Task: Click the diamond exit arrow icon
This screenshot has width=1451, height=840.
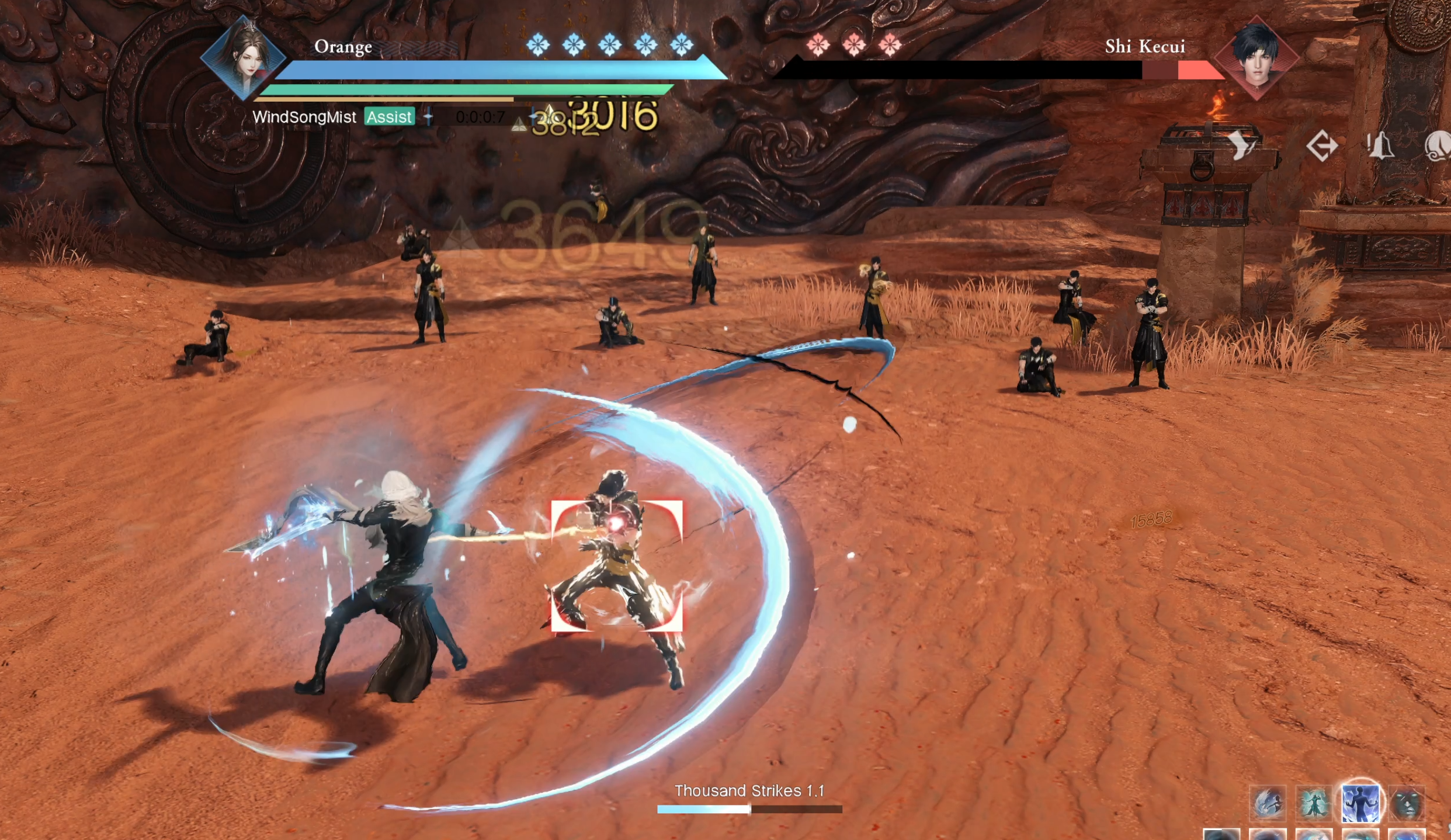Action: [1322, 145]
